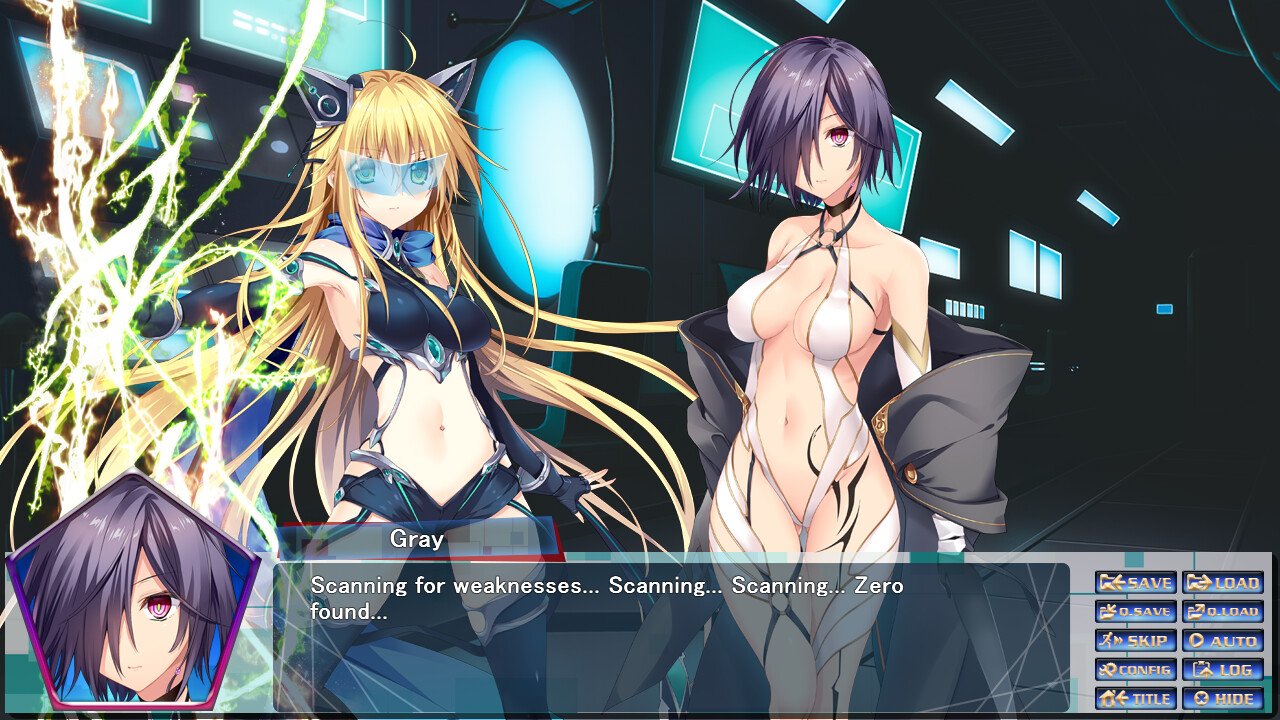The width and height of the screenshot is (1280, 720).
Task: Return to the TITLE screen
Action: 1135,699
